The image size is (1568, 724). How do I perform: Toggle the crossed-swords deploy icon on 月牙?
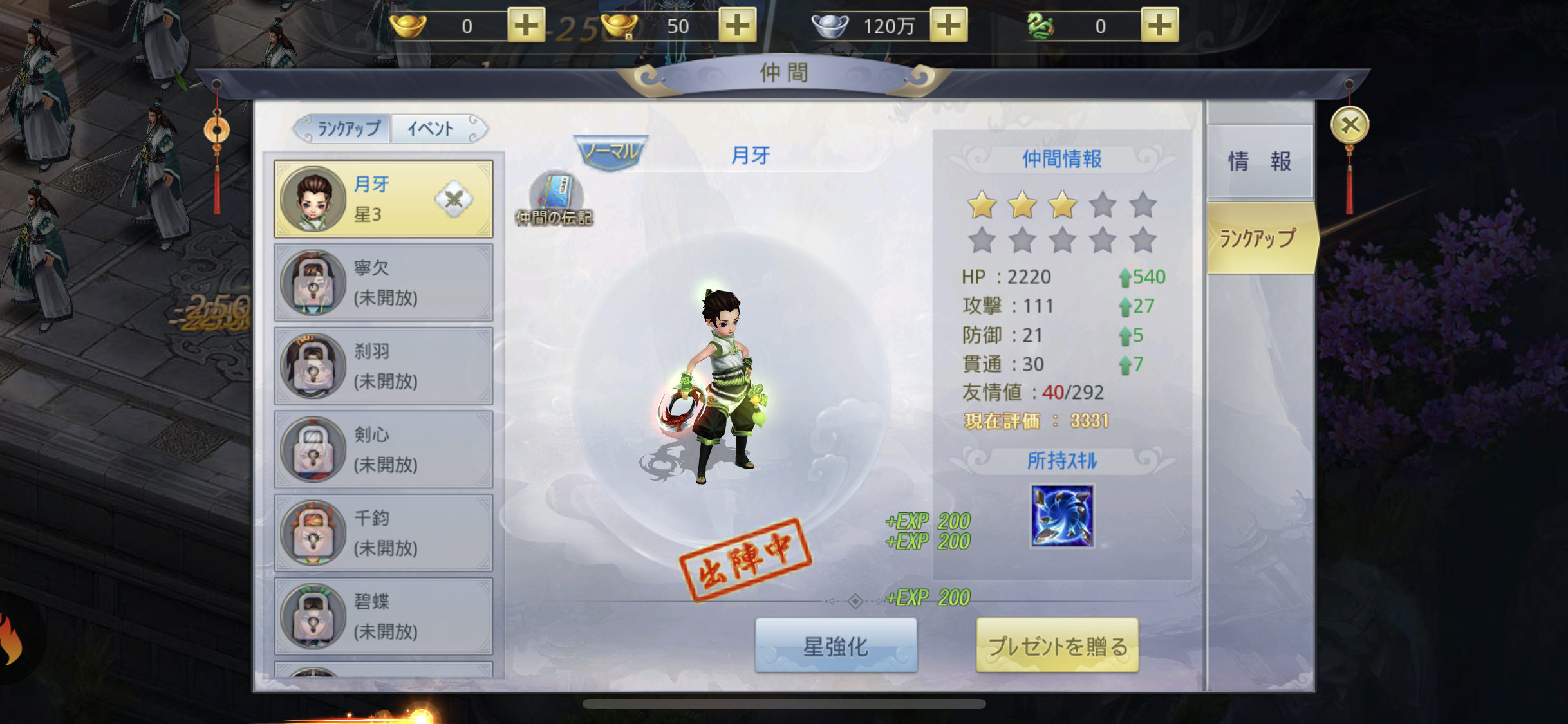pyautogui.click(x=454, y=200)
